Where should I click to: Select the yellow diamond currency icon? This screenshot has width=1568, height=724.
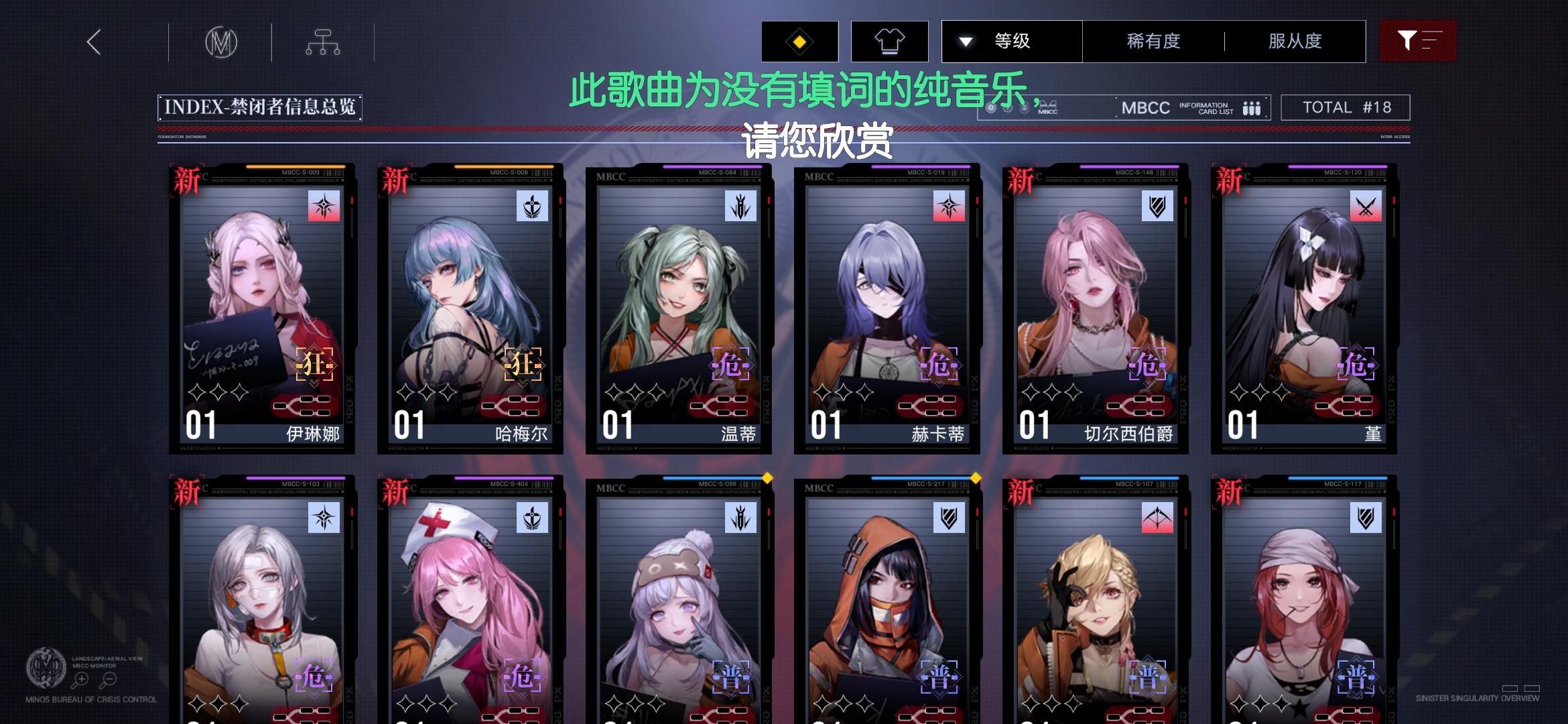pos(799,42)
